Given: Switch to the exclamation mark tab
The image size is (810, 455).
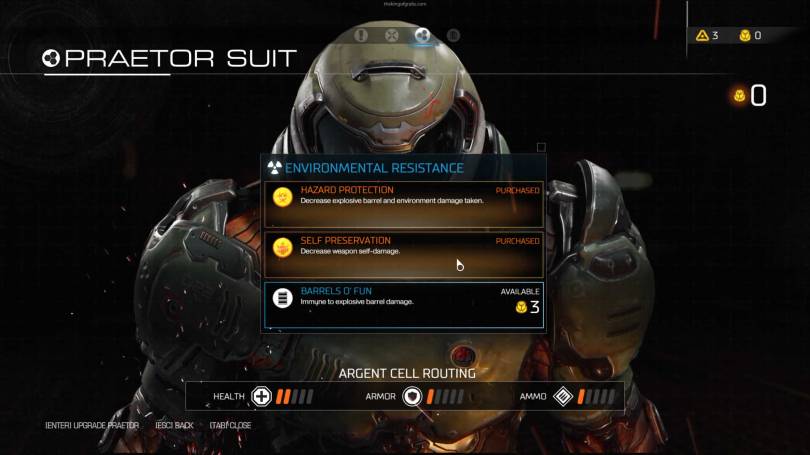Looking at the screenshot, I should coord(361,35).
